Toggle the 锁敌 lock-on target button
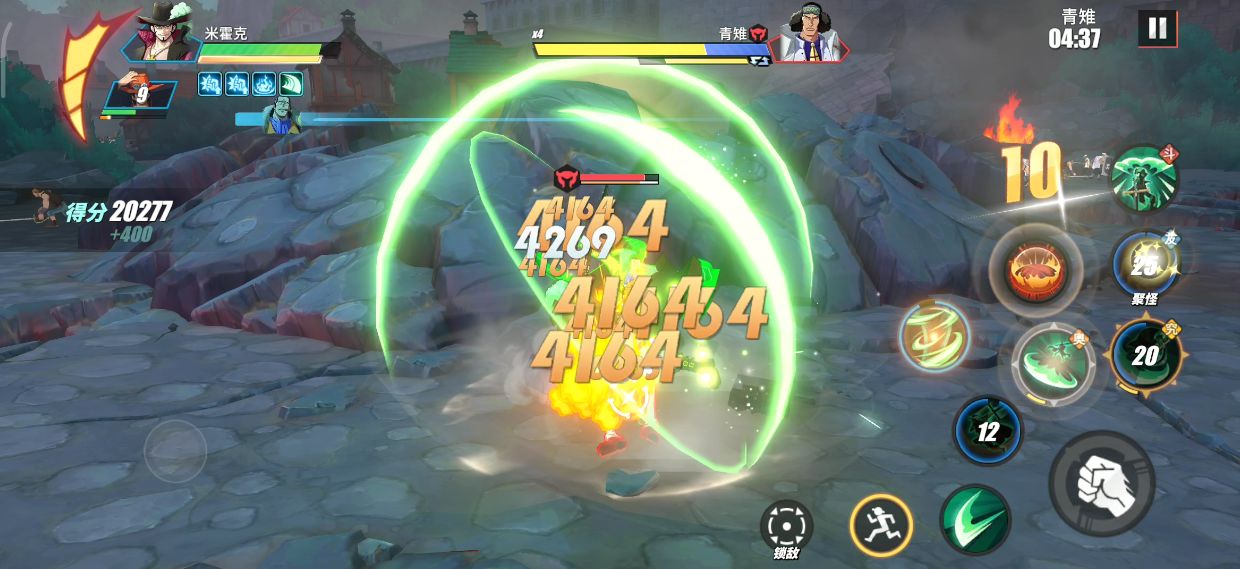This screenshot has width=1240, height=569. click(786, 525)
